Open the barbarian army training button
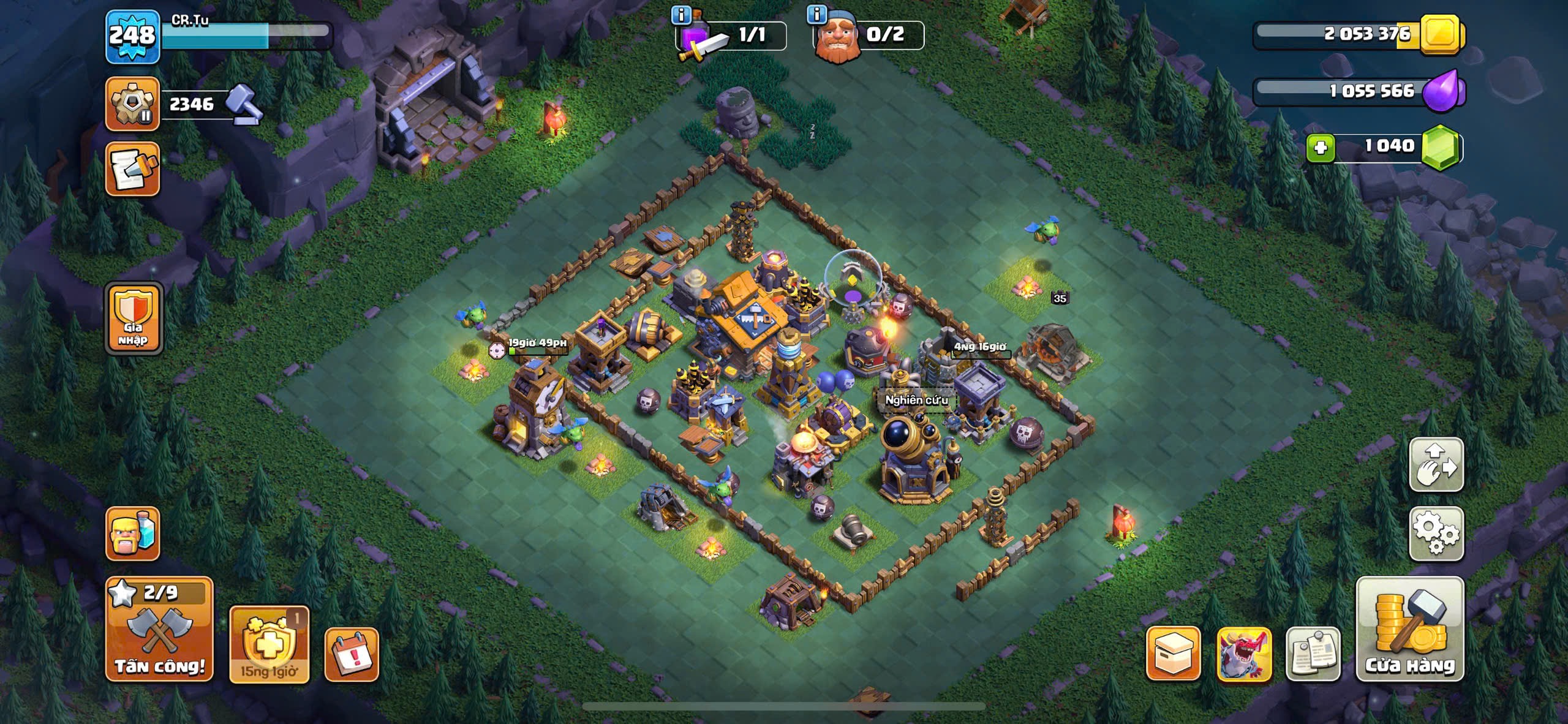Viewport: 1568px width, 724px height. 132,534
